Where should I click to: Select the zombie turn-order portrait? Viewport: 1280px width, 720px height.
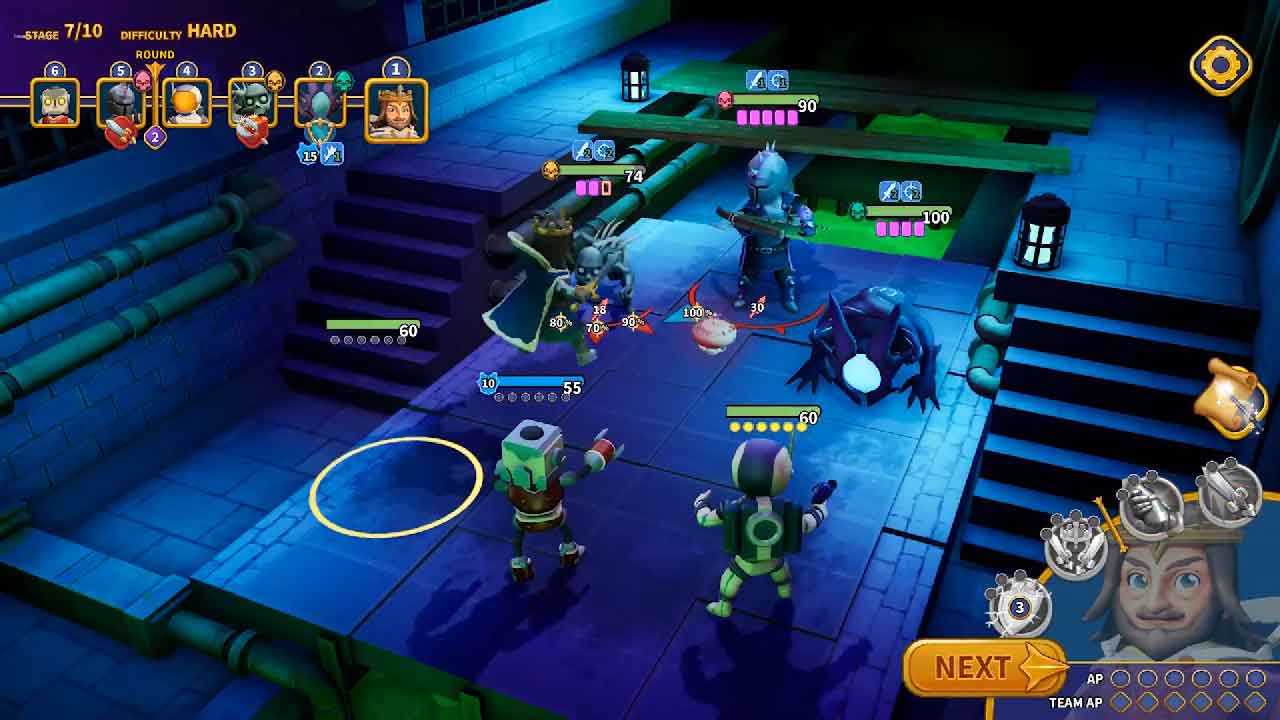tap(252, 103)
